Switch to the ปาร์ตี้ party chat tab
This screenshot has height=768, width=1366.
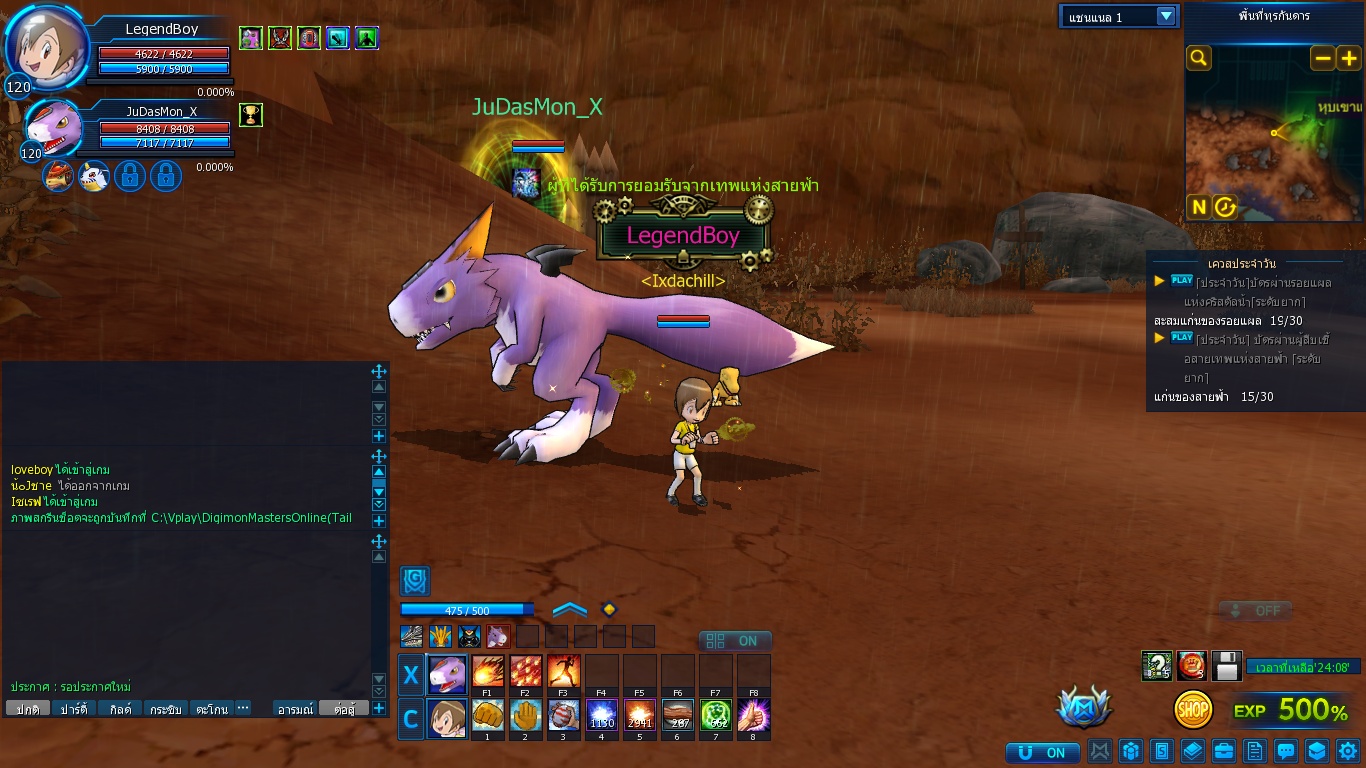coord(73,709)
